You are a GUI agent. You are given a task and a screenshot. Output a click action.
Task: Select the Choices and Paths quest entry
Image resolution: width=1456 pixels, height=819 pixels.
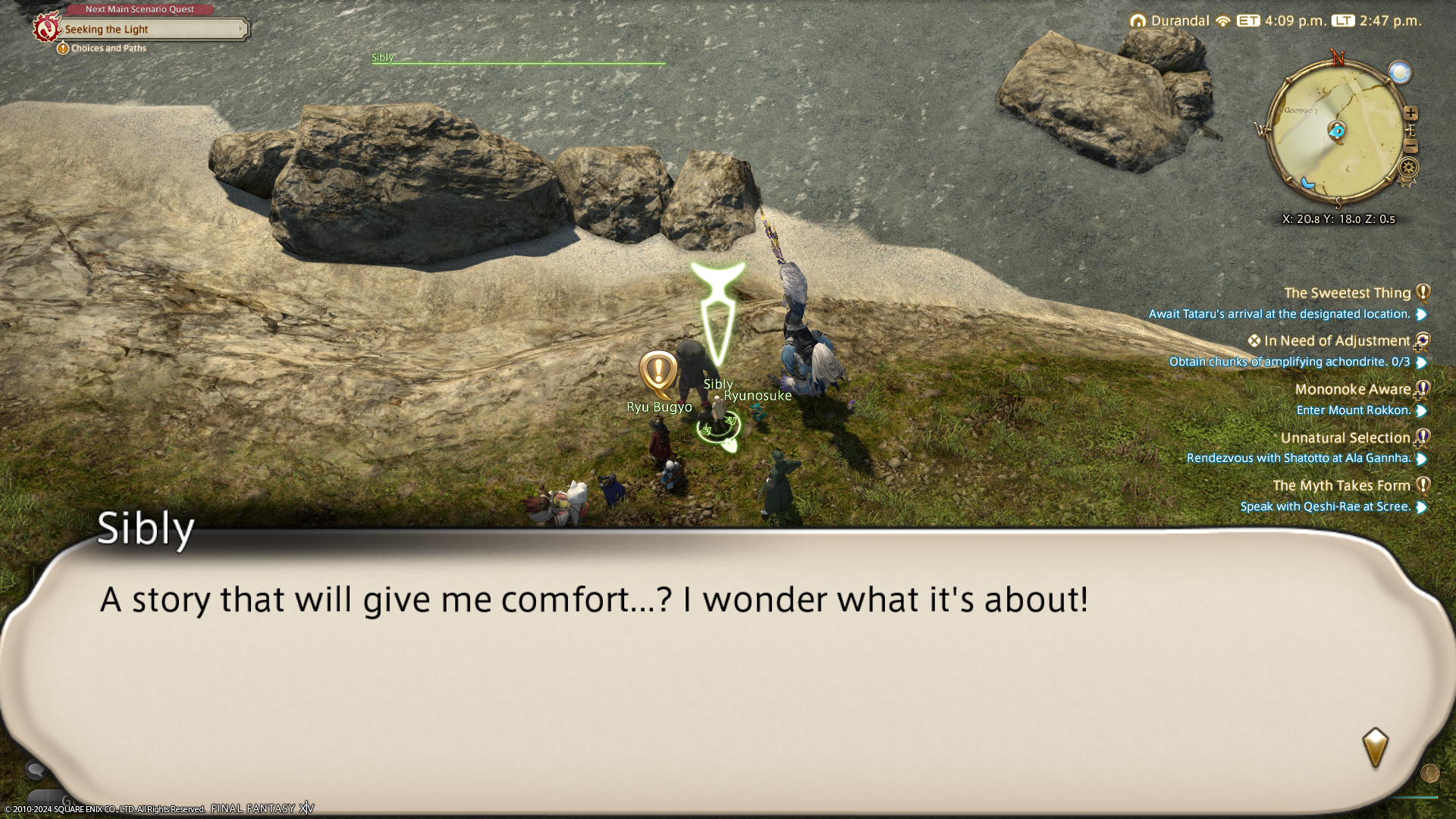click(x=108, y=49)
